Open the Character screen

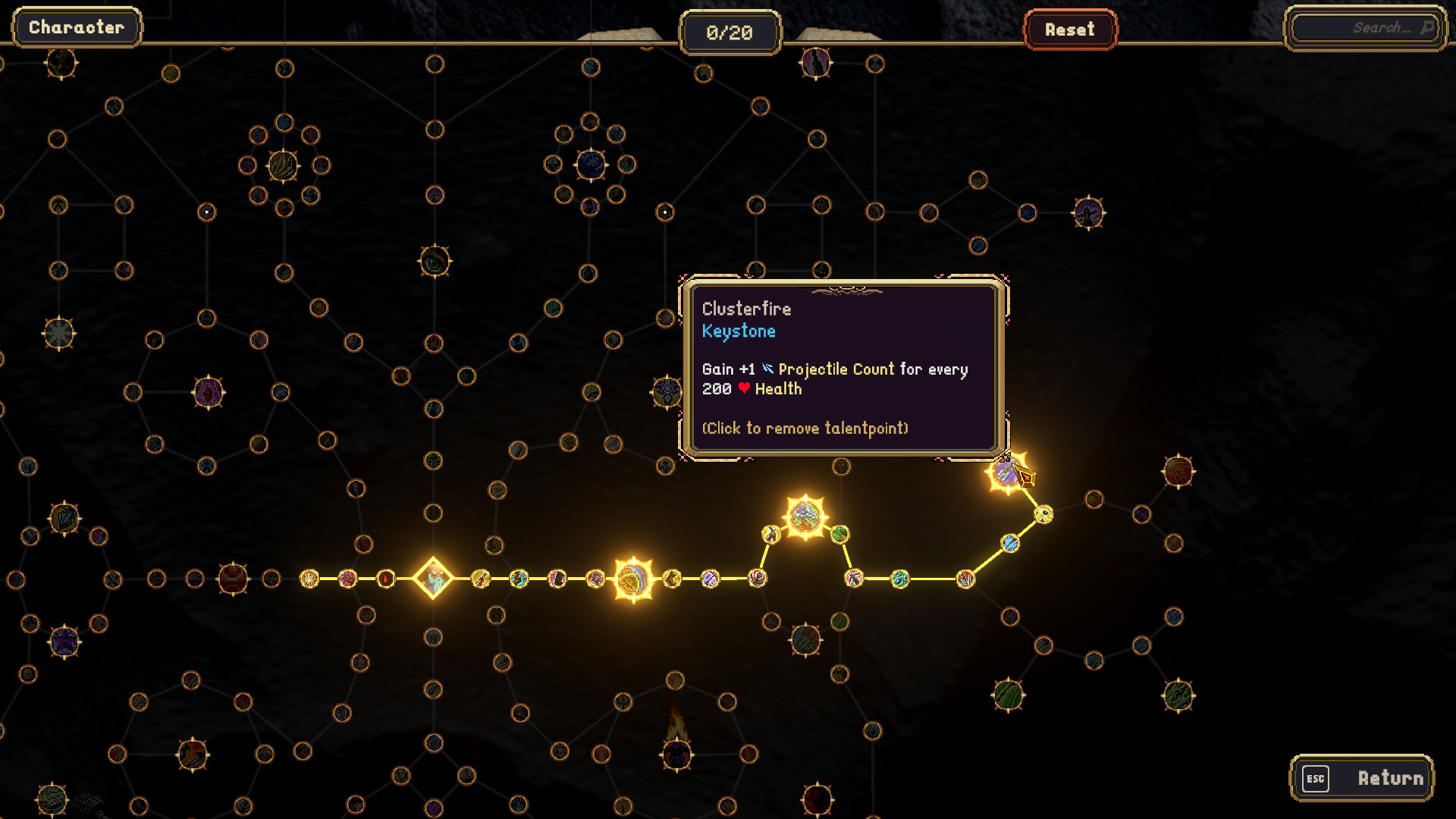pos(76,27)
